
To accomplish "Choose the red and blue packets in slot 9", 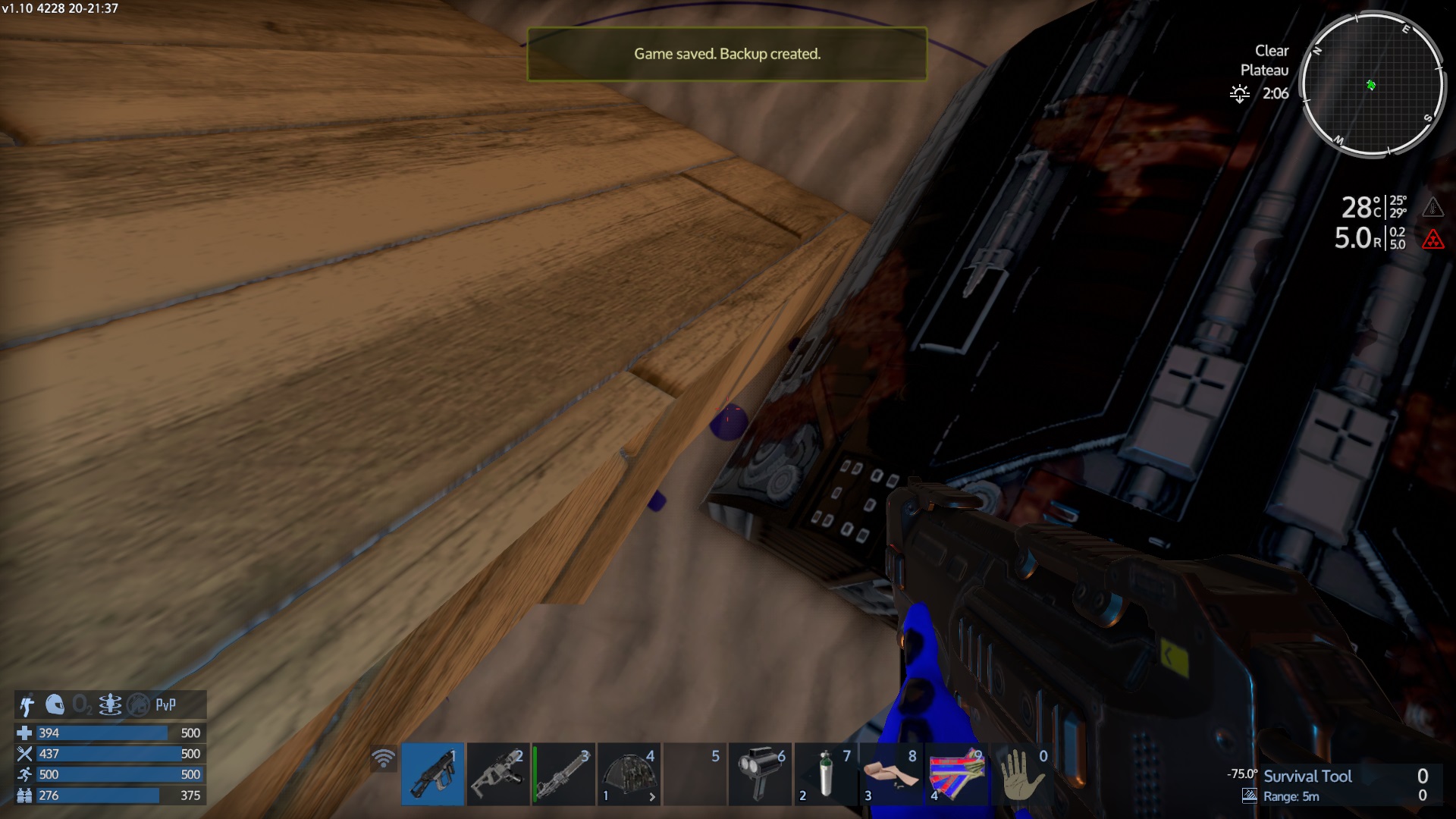I will pos(957,773).
